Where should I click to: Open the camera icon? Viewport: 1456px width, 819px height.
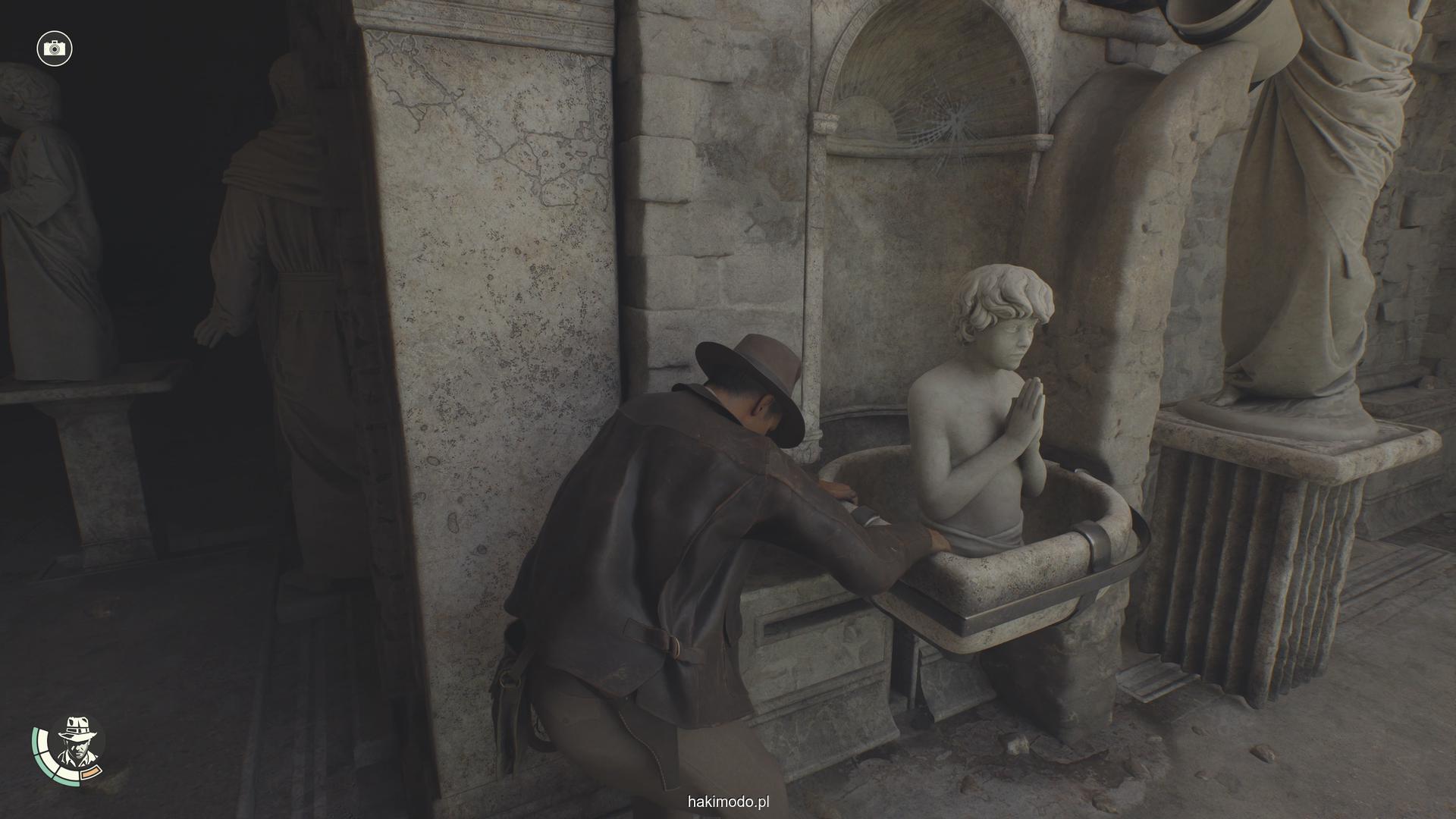pos(54,49)
